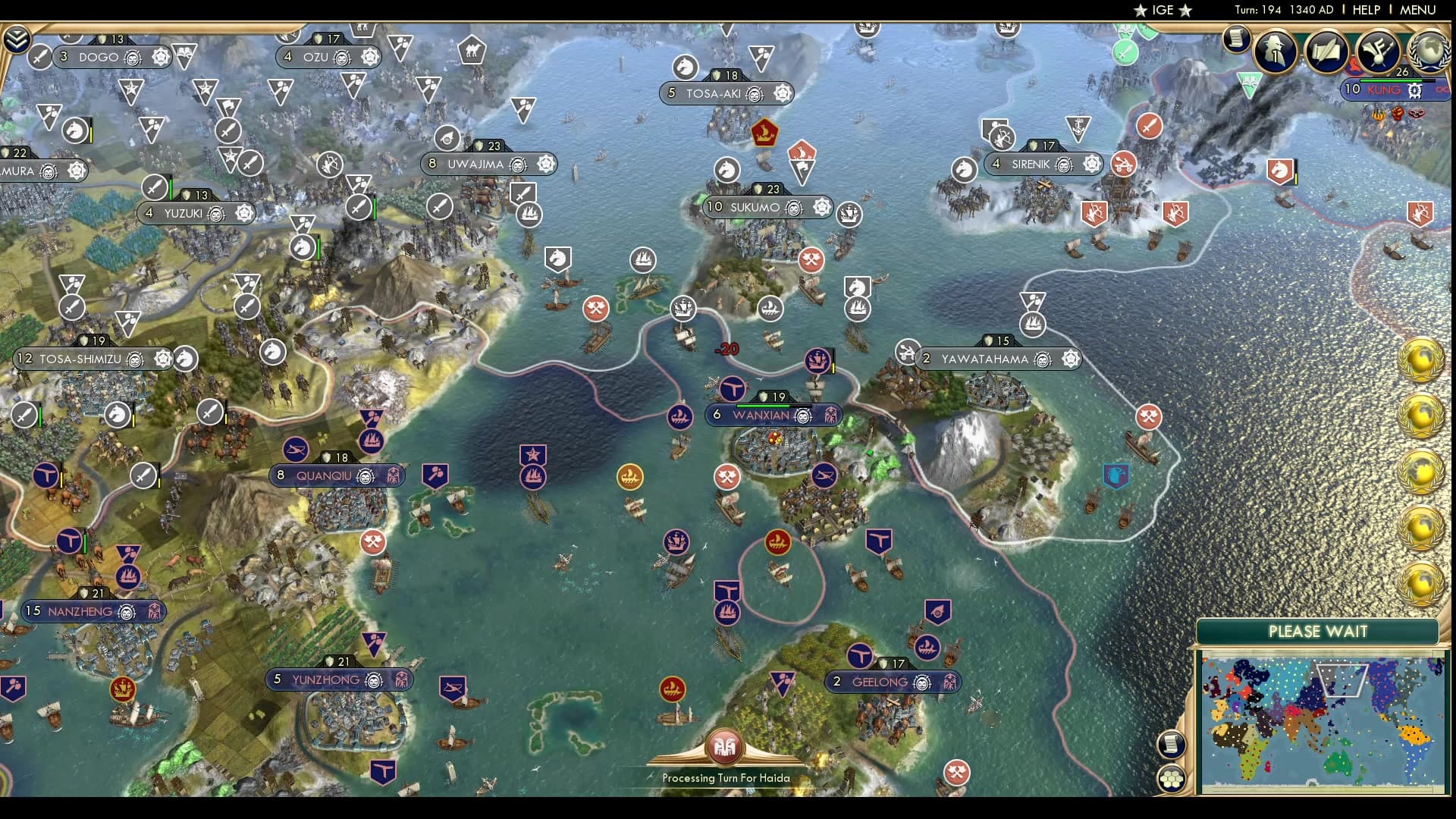Open the Social Policies screen icon
Screen dimensions: 1456x819
[1327, 50]
